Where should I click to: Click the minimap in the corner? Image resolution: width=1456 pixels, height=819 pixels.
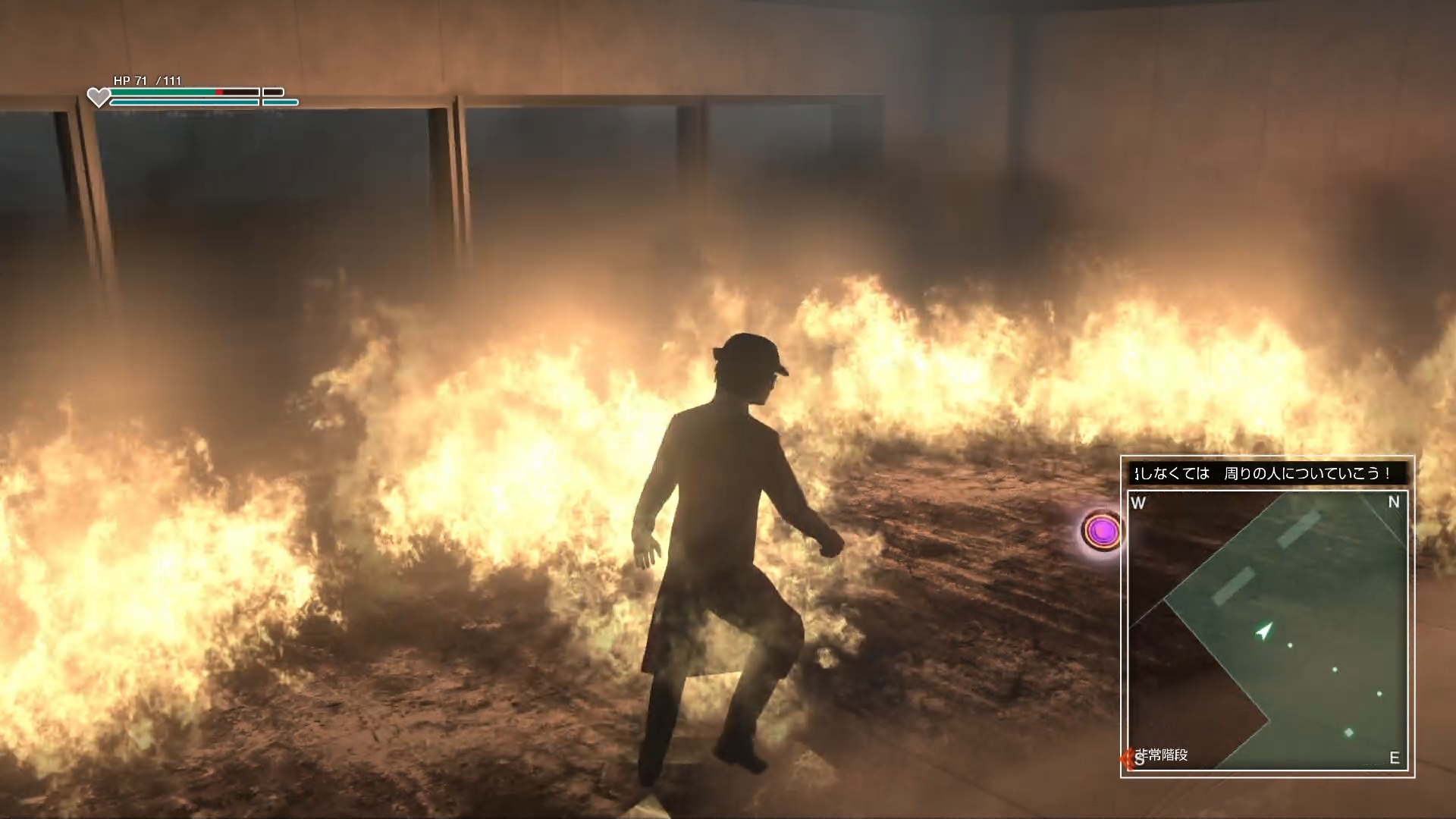(x=1267, y=631)
